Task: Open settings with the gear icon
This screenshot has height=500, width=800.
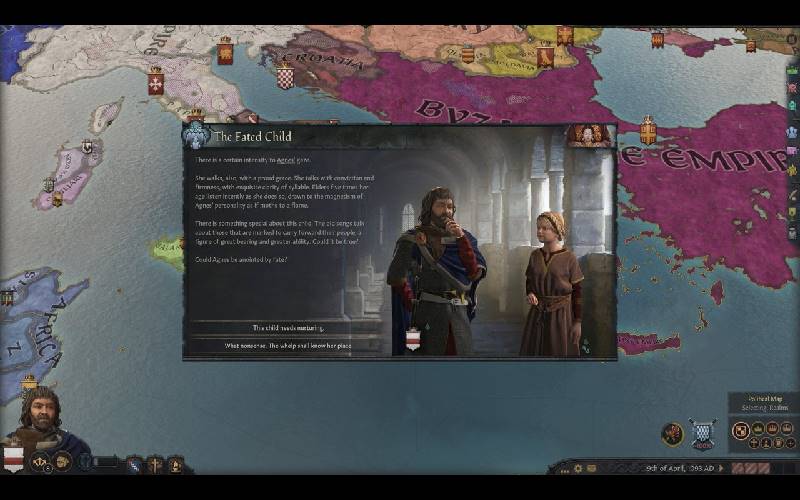Action: (577, 468)
